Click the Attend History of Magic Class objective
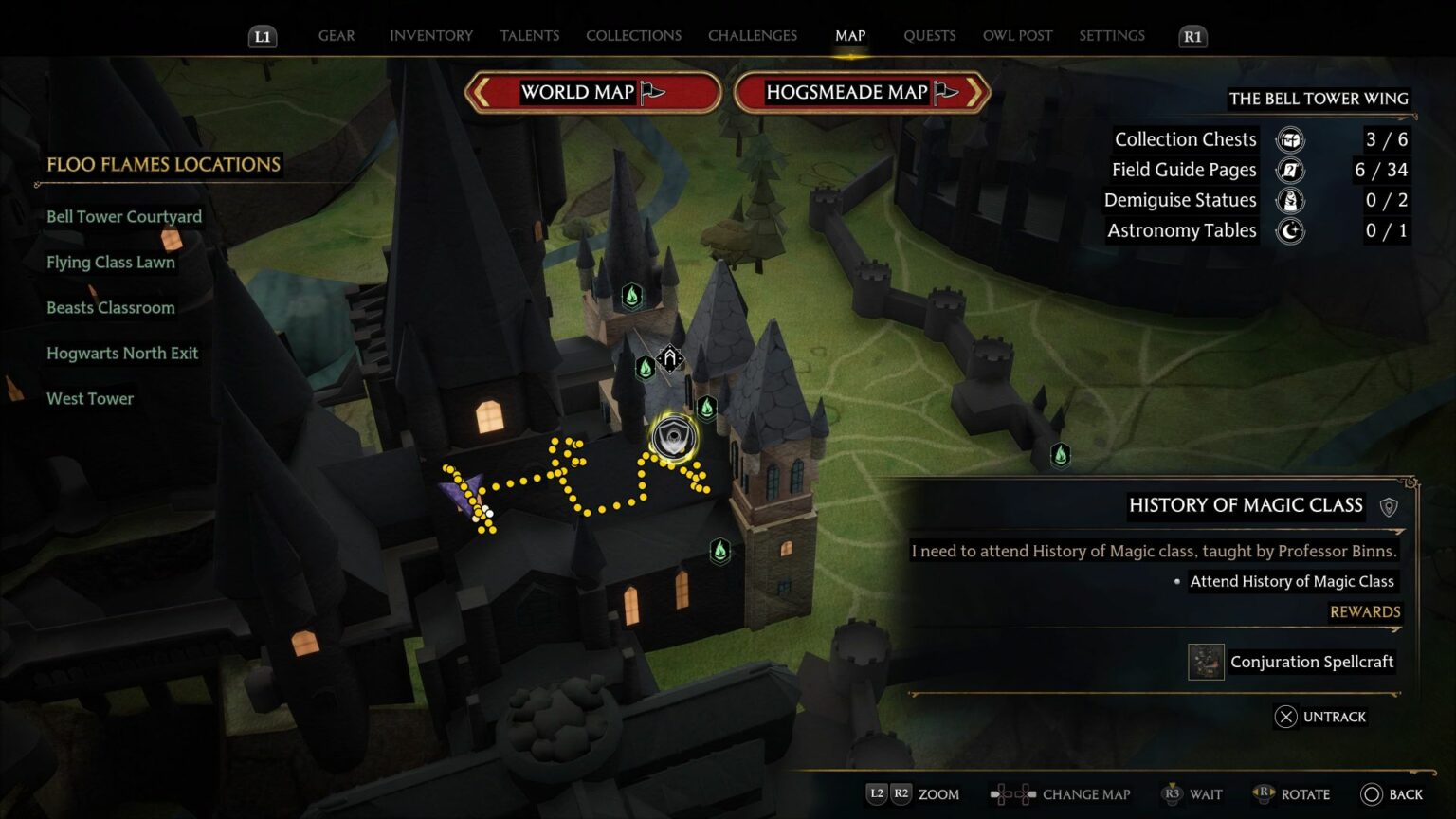 (1293, 581)
